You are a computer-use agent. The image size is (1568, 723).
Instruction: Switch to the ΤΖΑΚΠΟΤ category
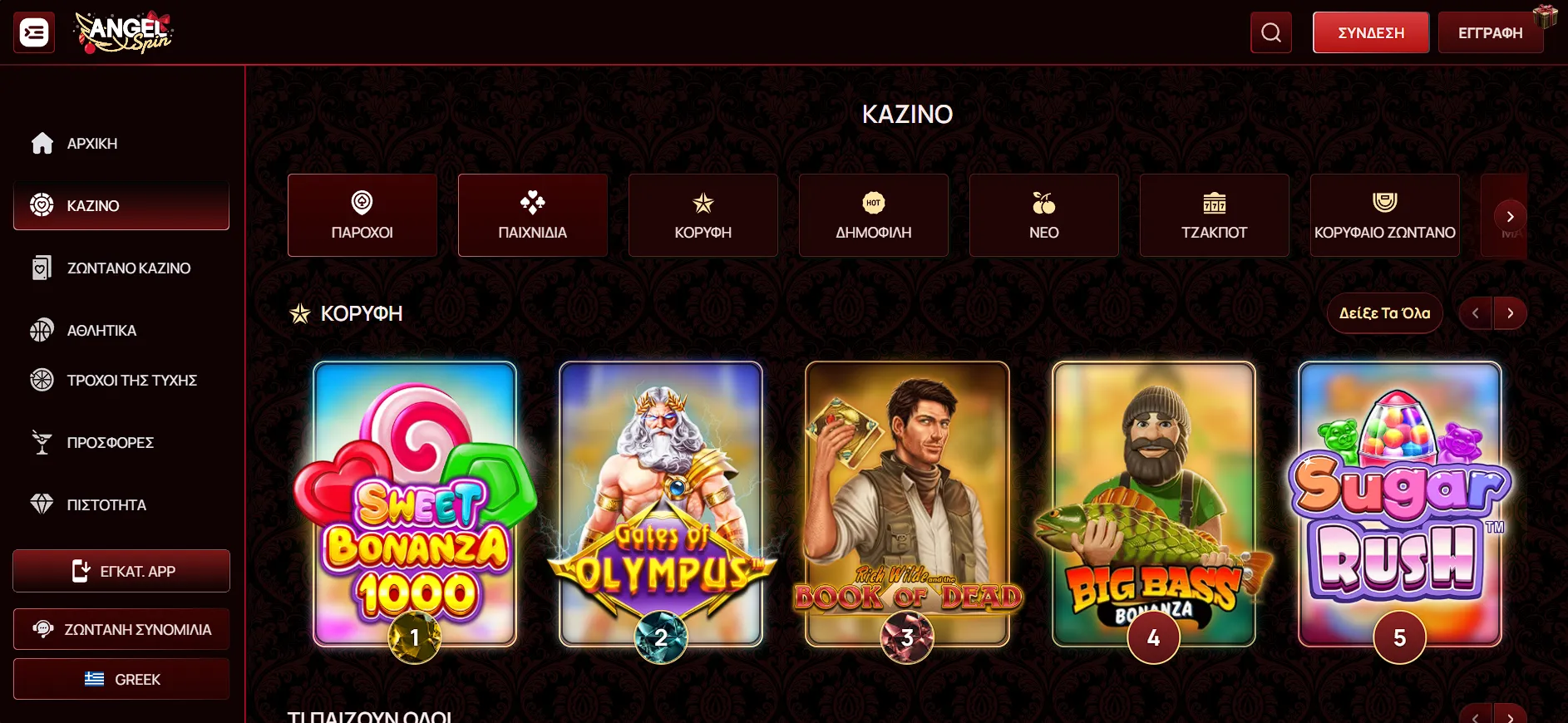coord(1214,215)
